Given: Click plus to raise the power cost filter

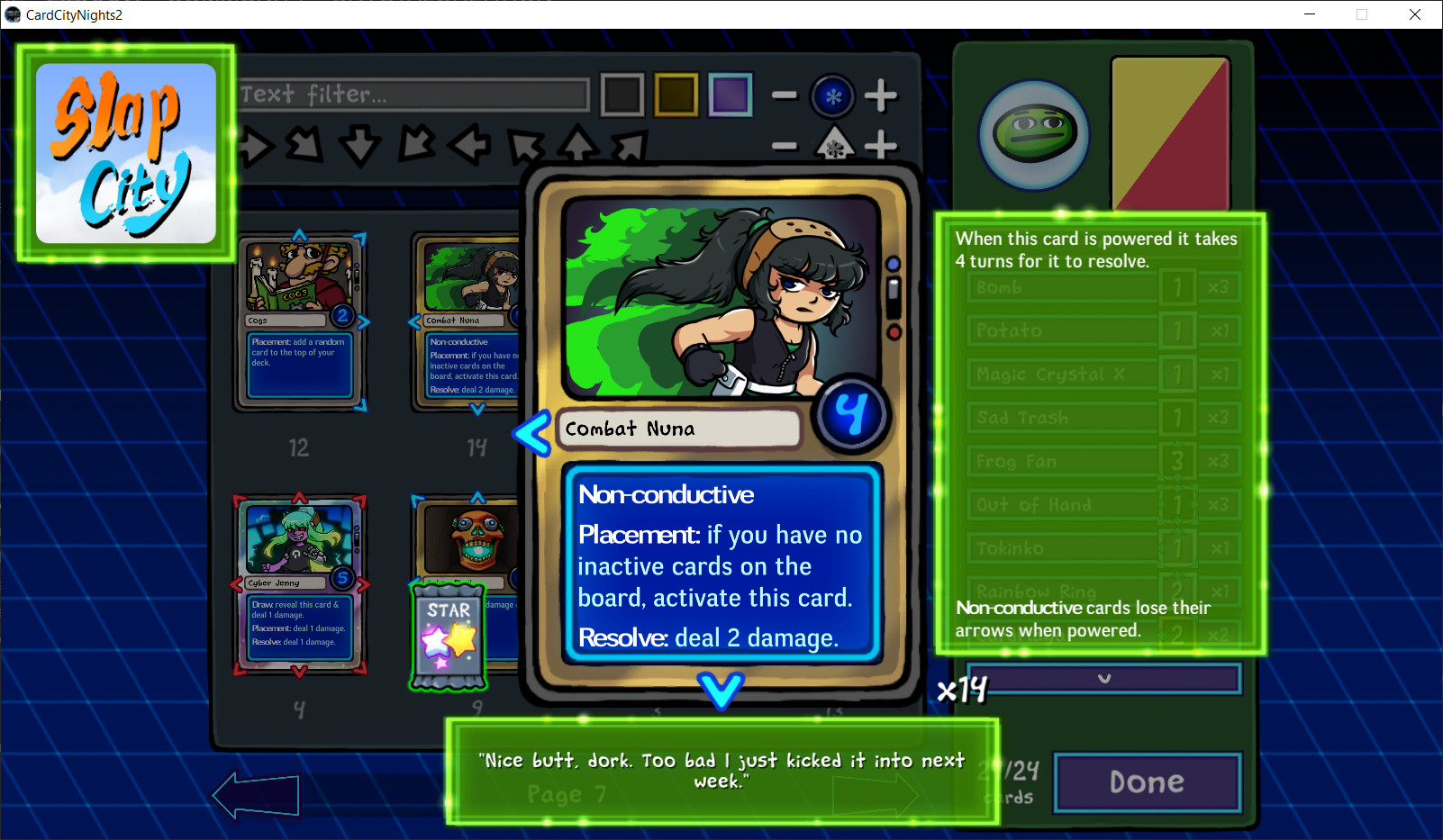Looking at the screenshot, I should click(x=882, y=95).
